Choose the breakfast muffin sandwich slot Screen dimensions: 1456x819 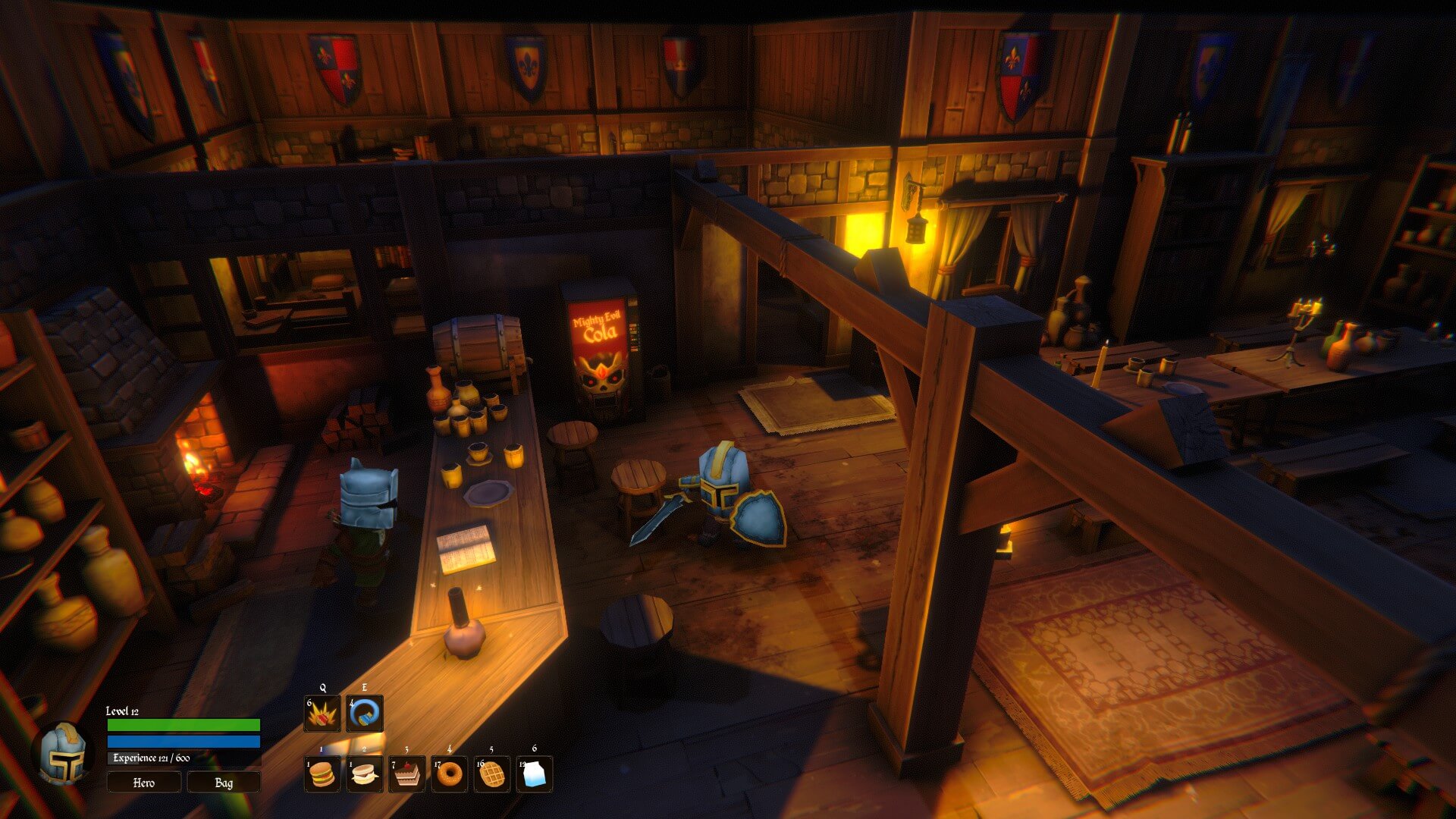point(365,774)
